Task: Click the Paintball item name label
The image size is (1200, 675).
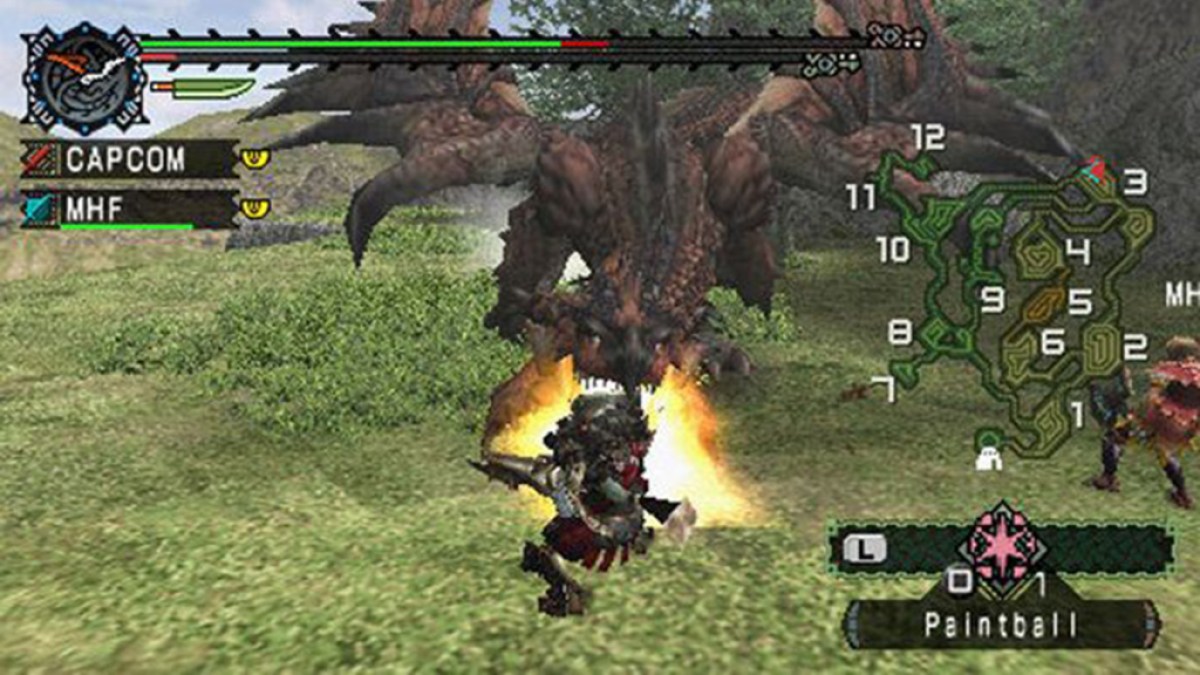Action: tap(1002, 626)
